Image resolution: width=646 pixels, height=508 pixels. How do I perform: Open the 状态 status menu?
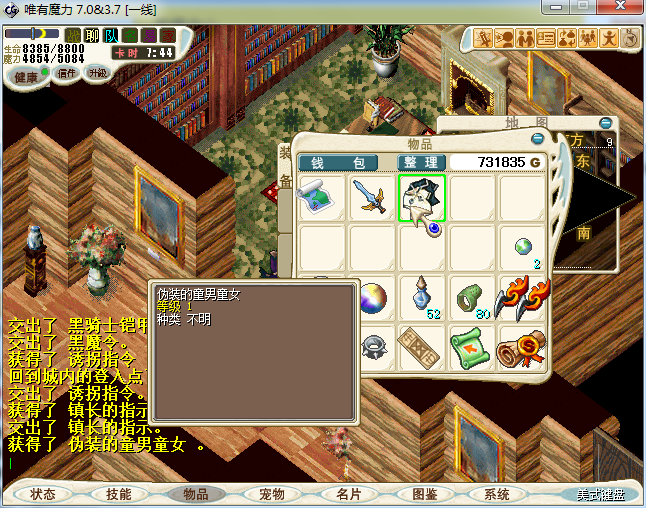click(43, 494)
